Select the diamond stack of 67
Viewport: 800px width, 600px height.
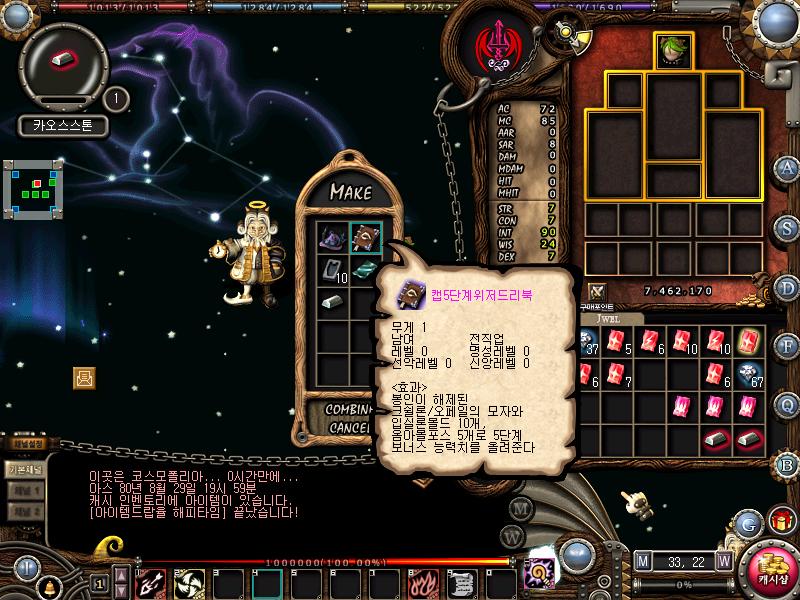point(751,374)
